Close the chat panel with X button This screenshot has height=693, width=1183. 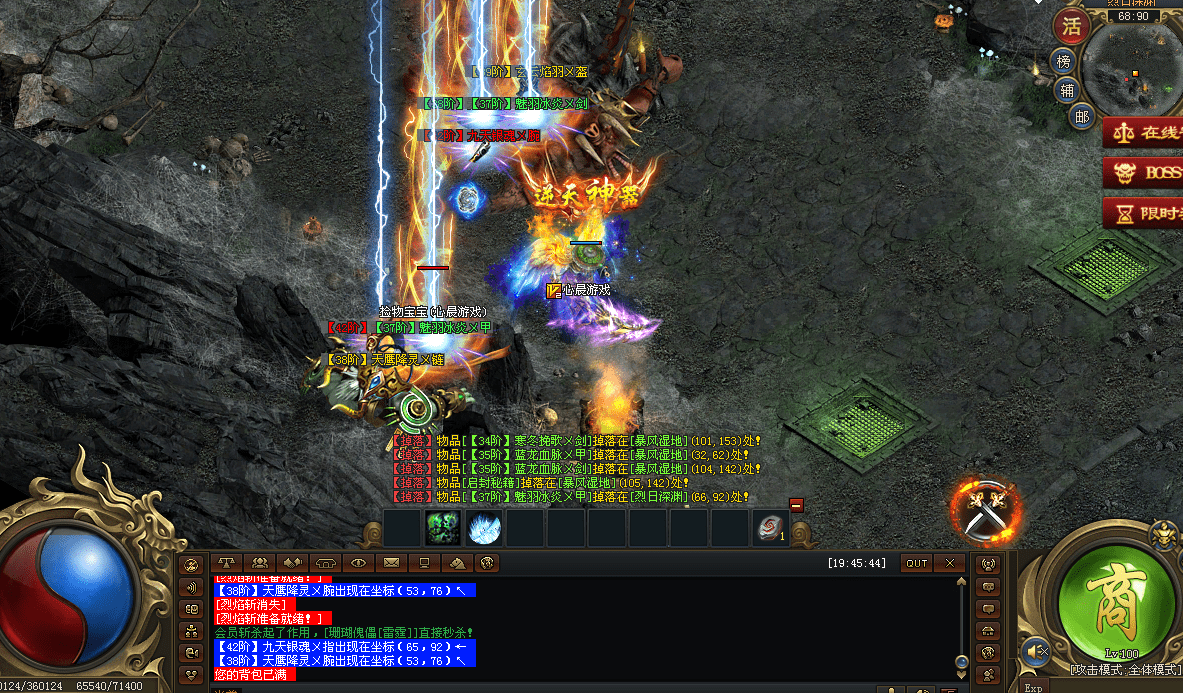[950, 563]
